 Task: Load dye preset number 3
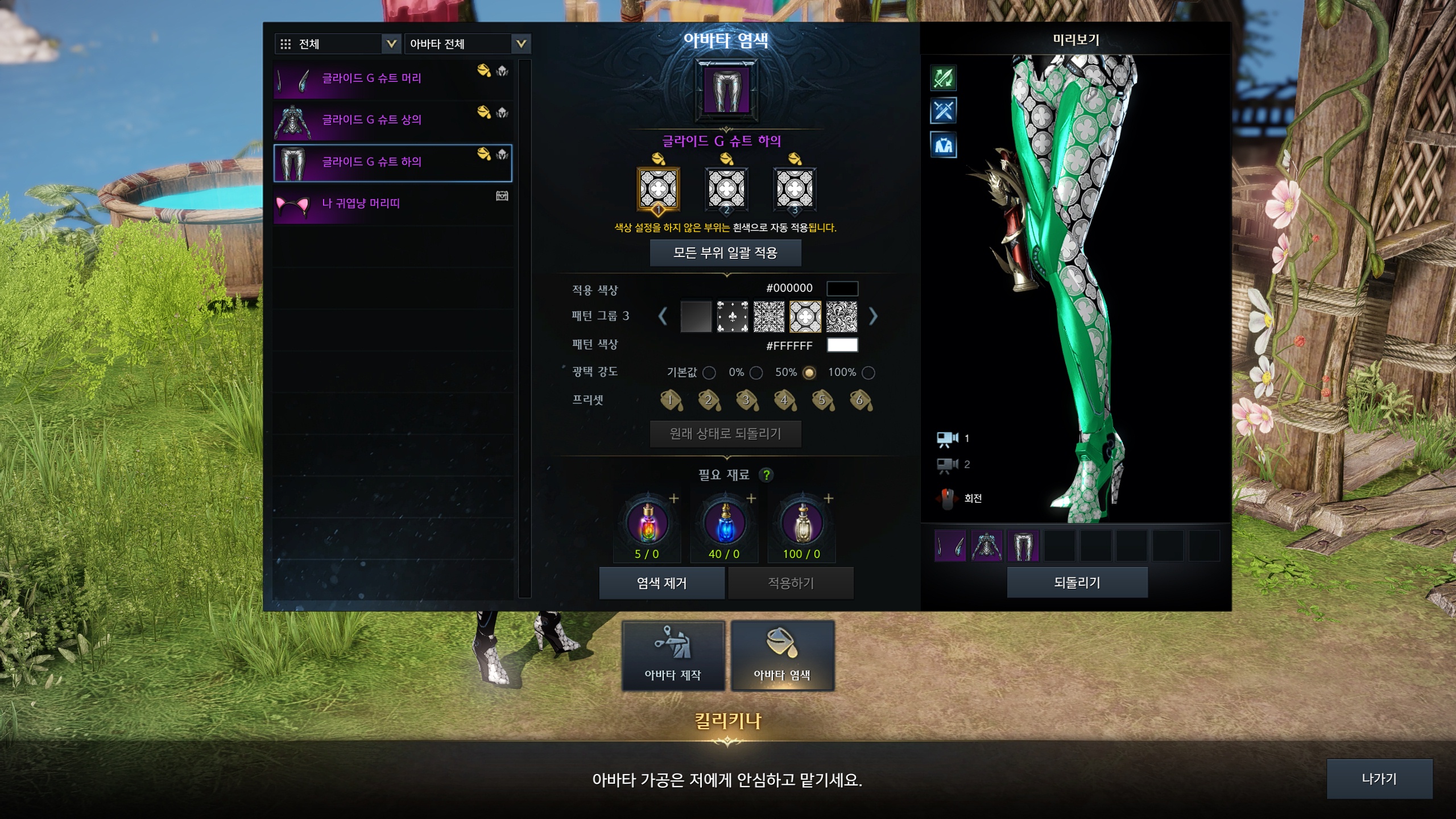[x=747, y=400]
